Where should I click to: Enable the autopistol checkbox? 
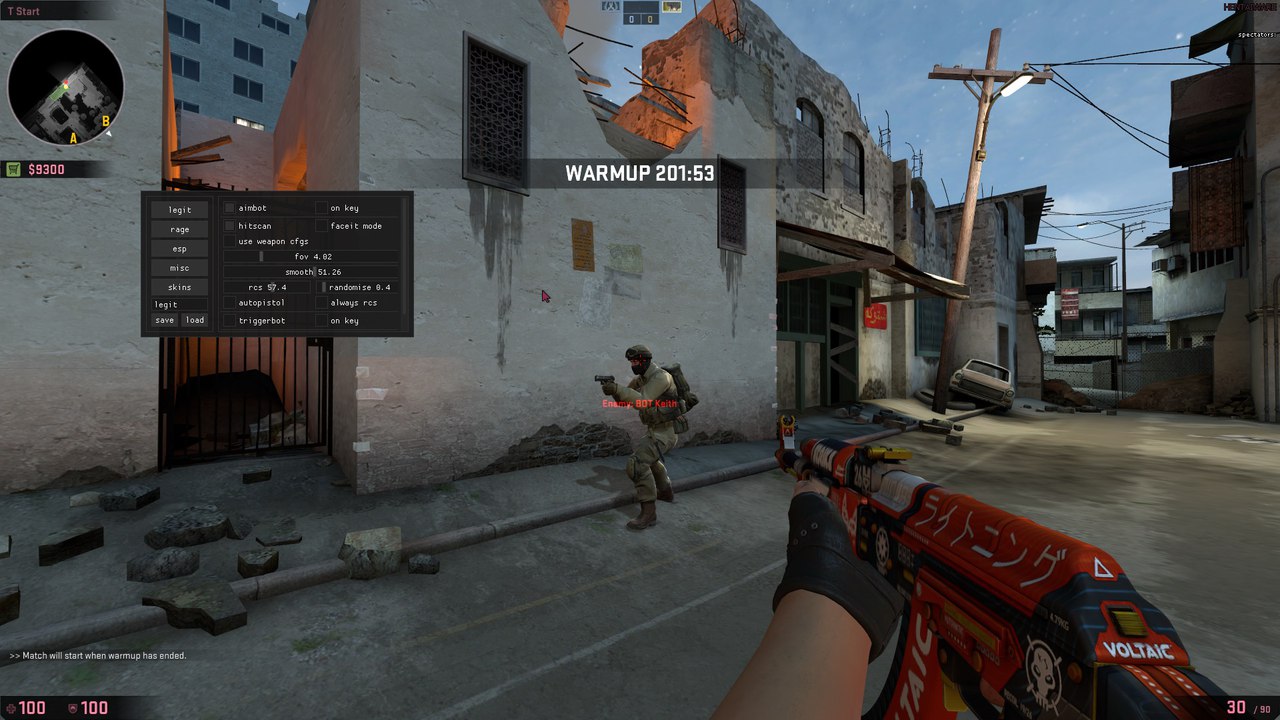click(x=230, y=303)
